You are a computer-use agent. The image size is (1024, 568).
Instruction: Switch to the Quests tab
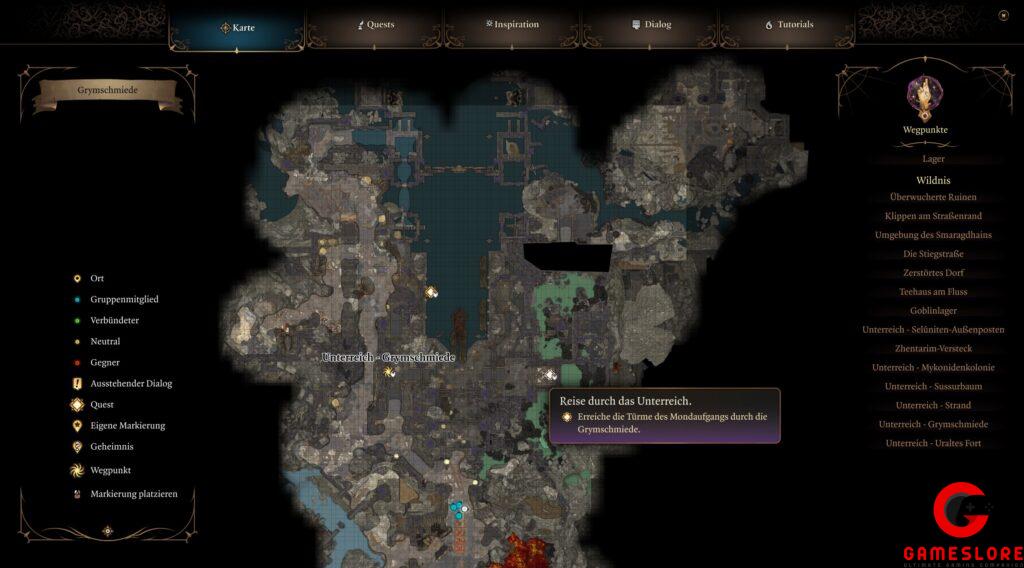pyautogui.click(x=376, y=24)
